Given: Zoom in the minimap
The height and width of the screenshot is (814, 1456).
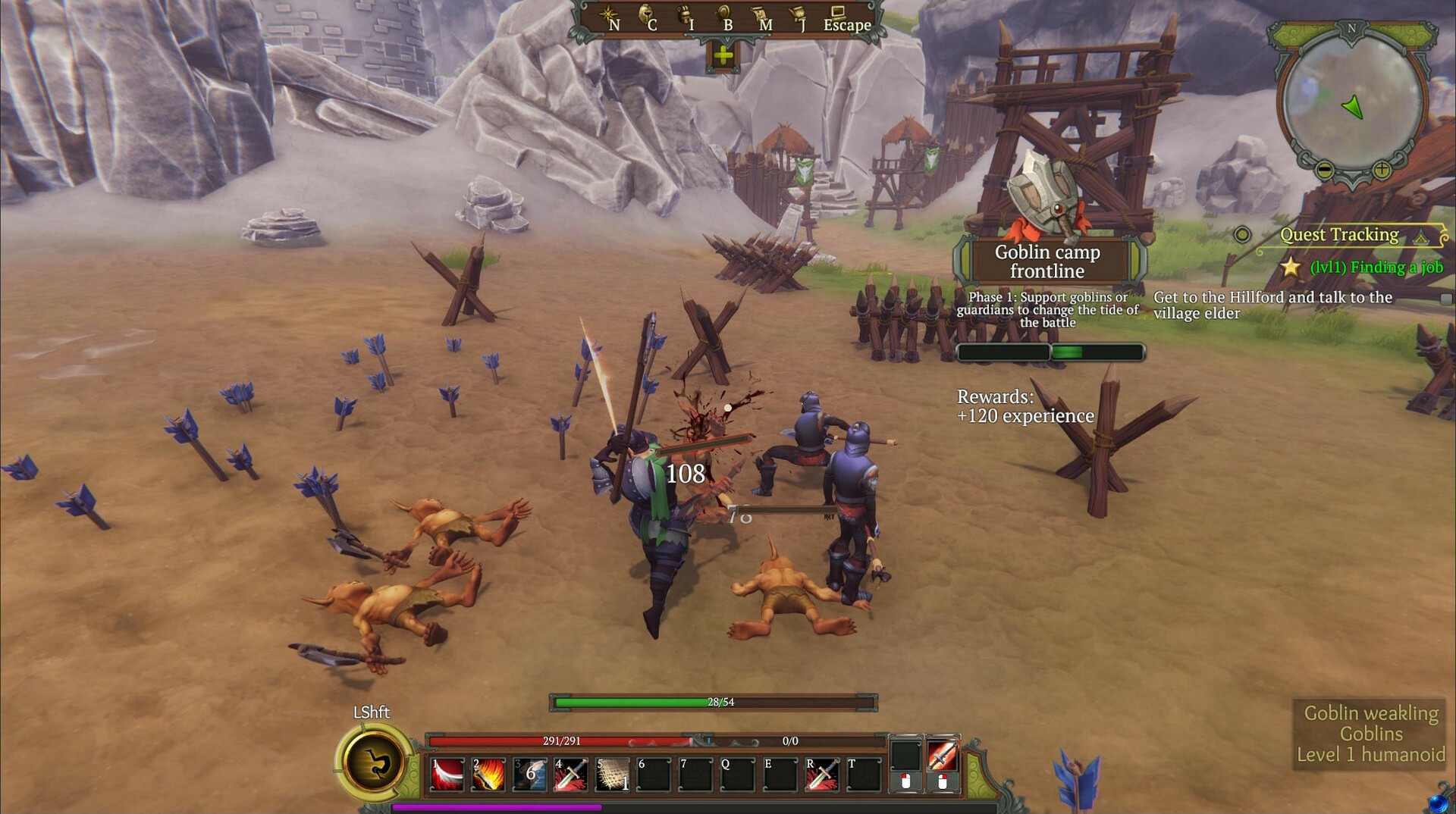Looking at the screenshot, I should [1382, 170].
